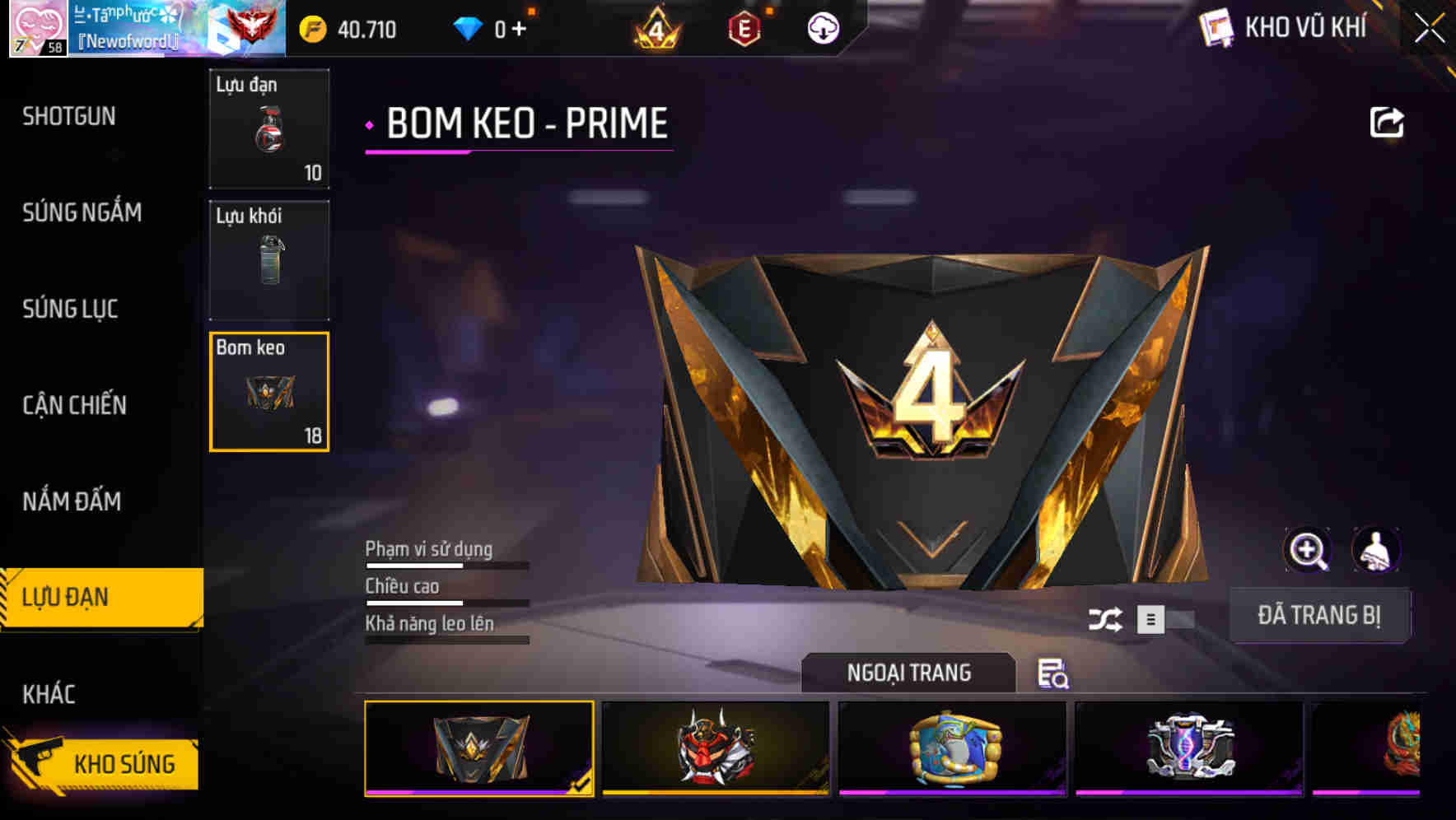Select the Lựu đạn grenade slot
Image resolution: width=1456 pixels, height=820 pixels.
(x=269, y=129)
